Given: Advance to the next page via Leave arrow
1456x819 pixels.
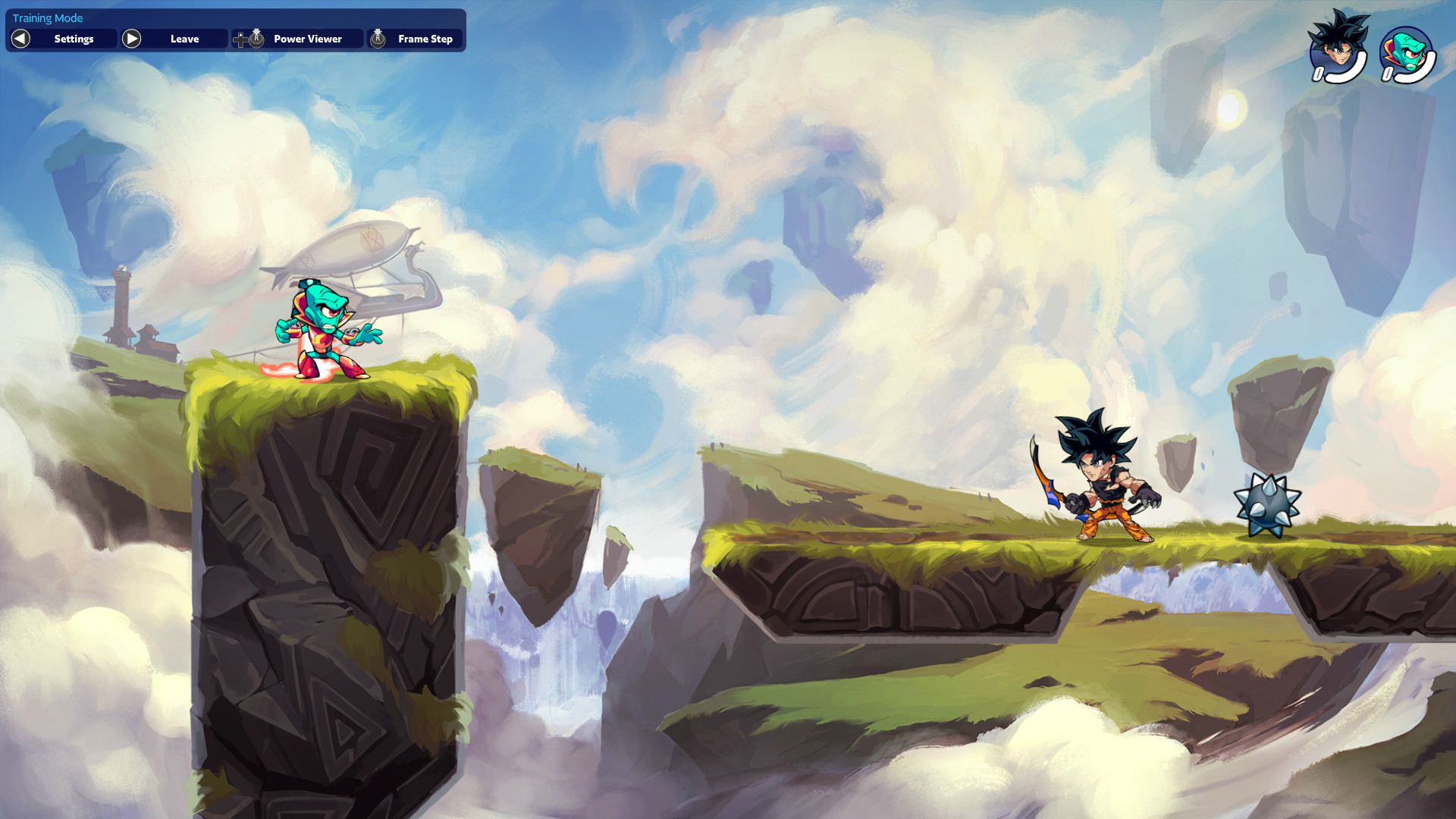Looking at the screenshot, I should click(131, 39).
